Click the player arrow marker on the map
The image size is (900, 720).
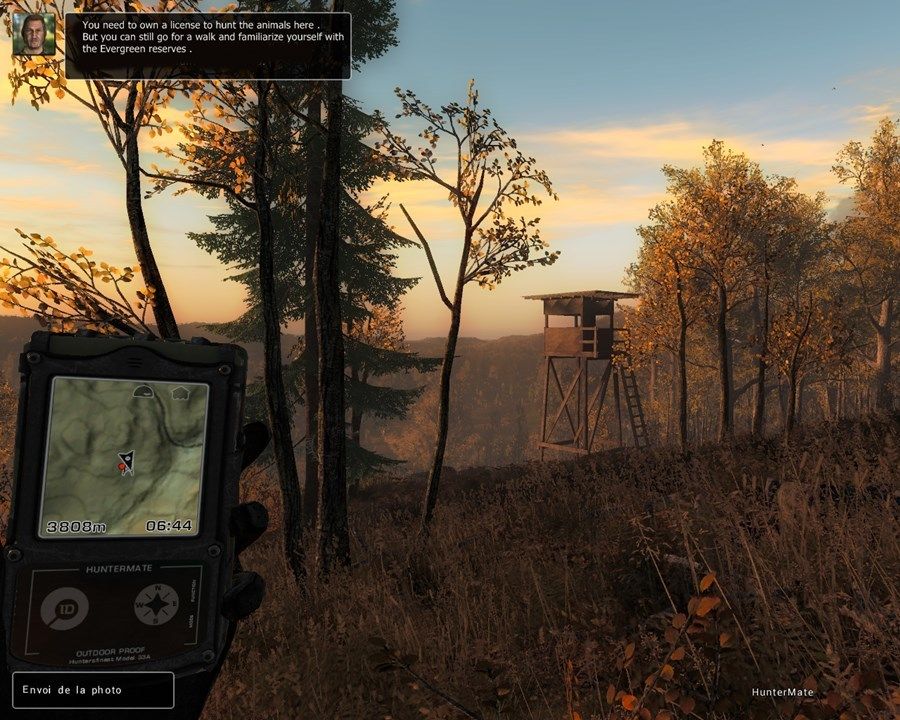(x=126, y=463)
